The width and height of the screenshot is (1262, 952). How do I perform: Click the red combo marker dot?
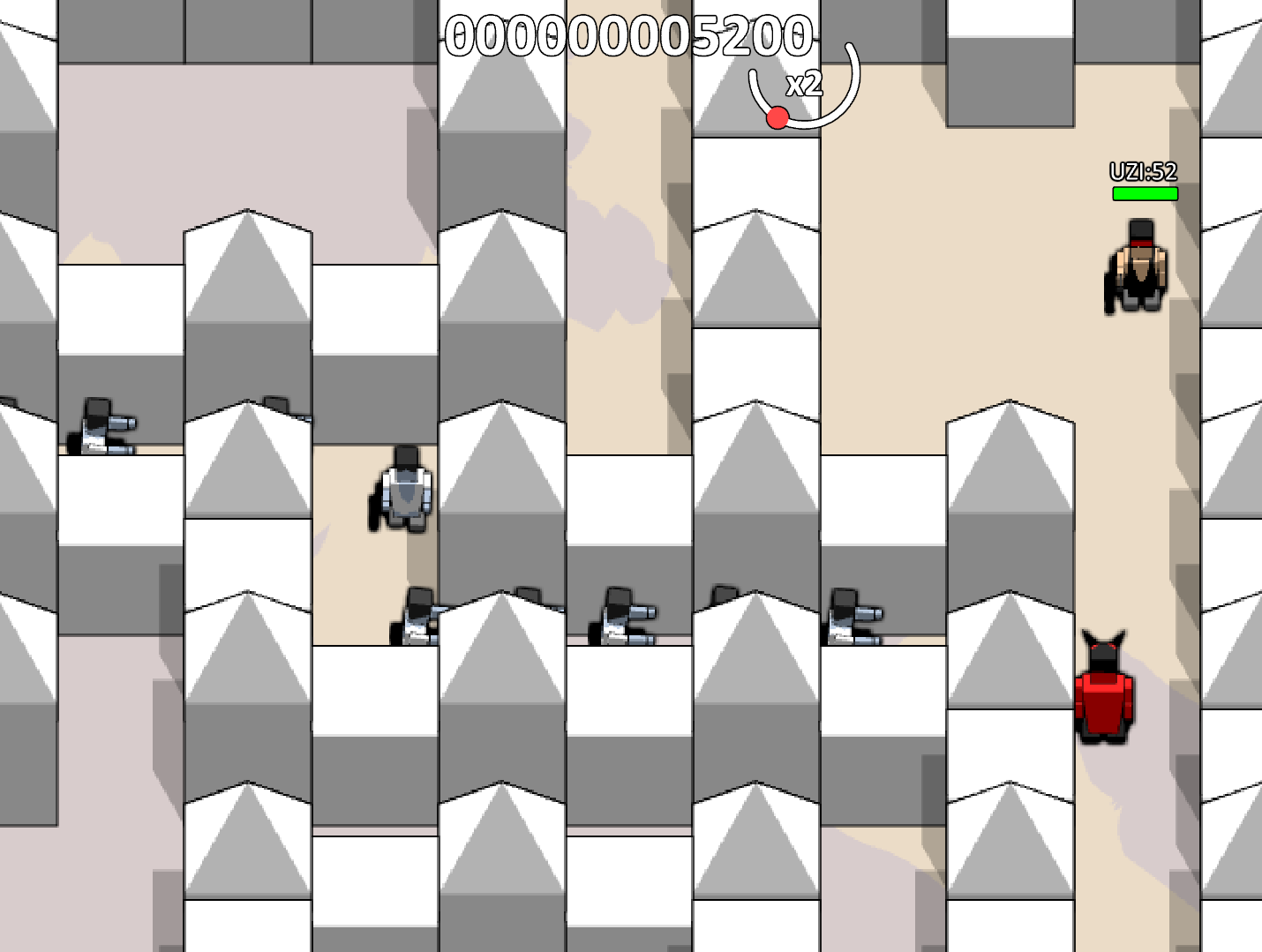pyautogui.click(x=777, y=117)
